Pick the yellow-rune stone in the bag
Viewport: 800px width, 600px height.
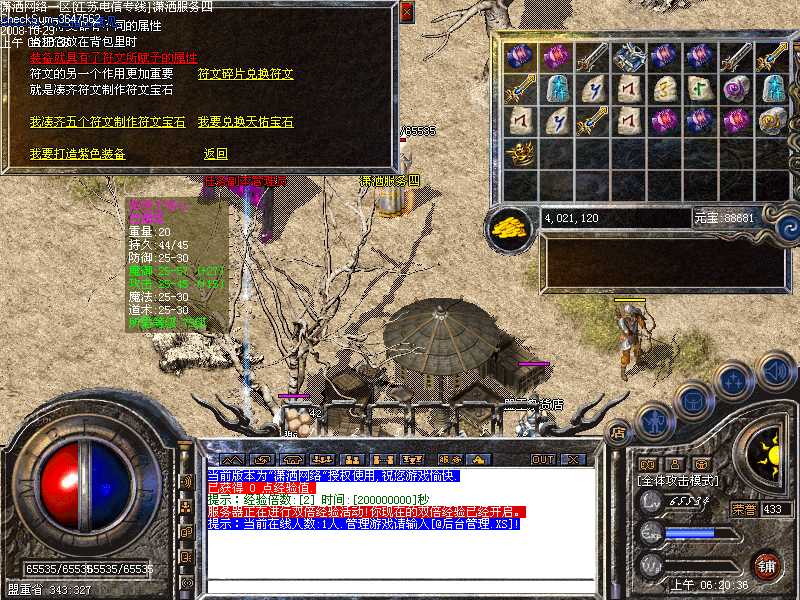664,89
